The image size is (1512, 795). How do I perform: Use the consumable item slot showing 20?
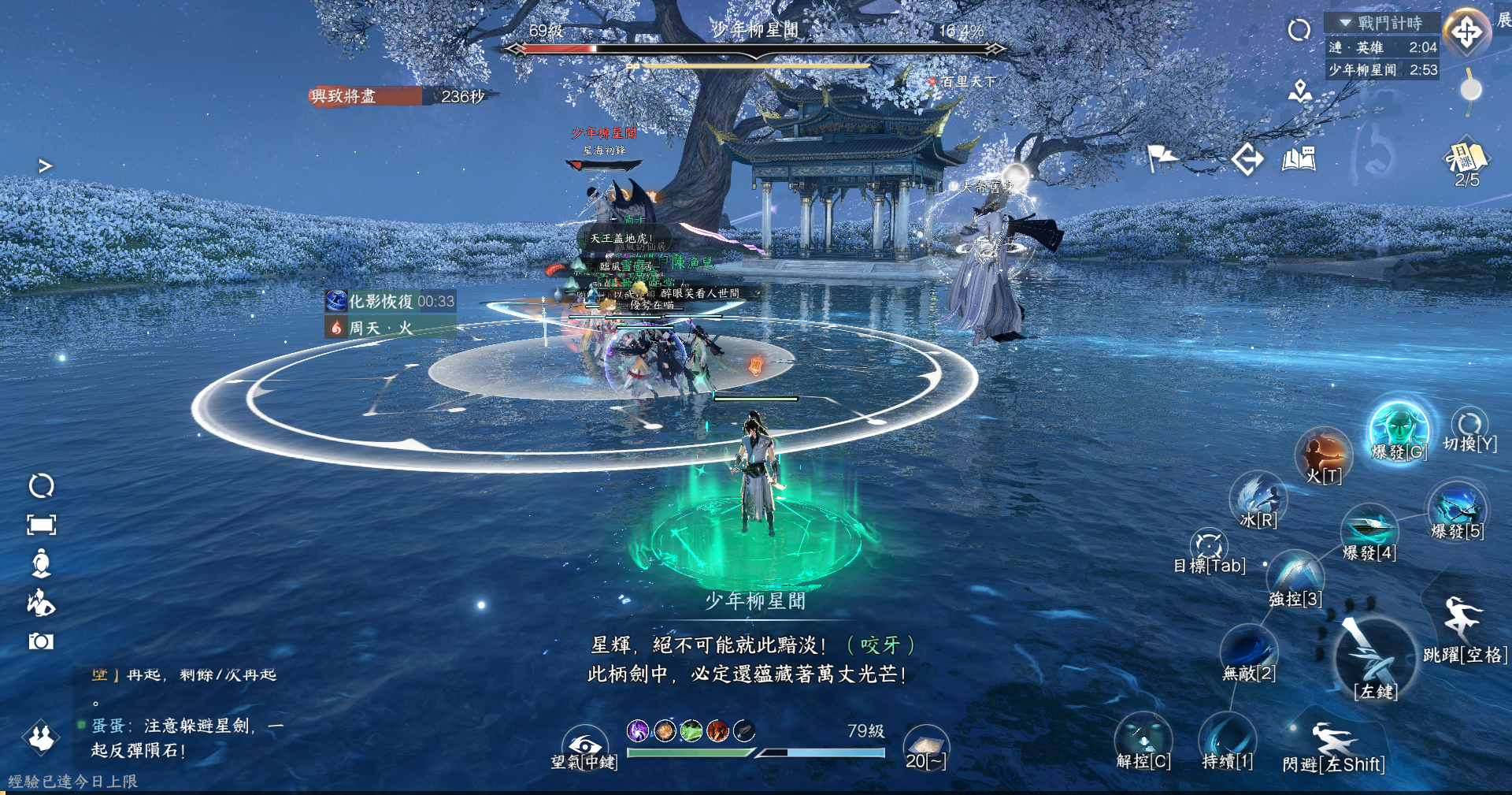click(925, 745)
